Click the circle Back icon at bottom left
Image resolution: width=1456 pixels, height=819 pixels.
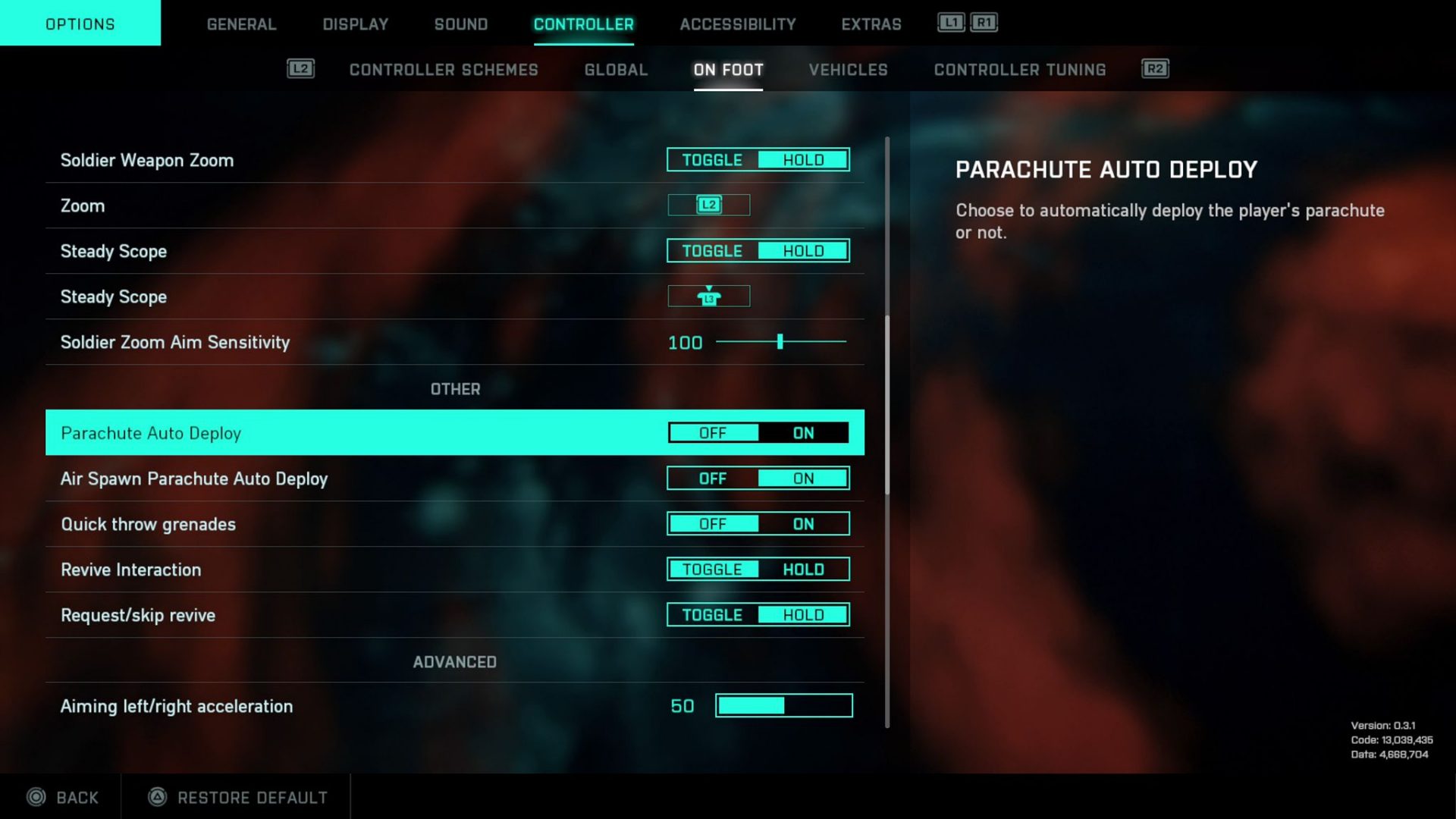coord(36,797)
